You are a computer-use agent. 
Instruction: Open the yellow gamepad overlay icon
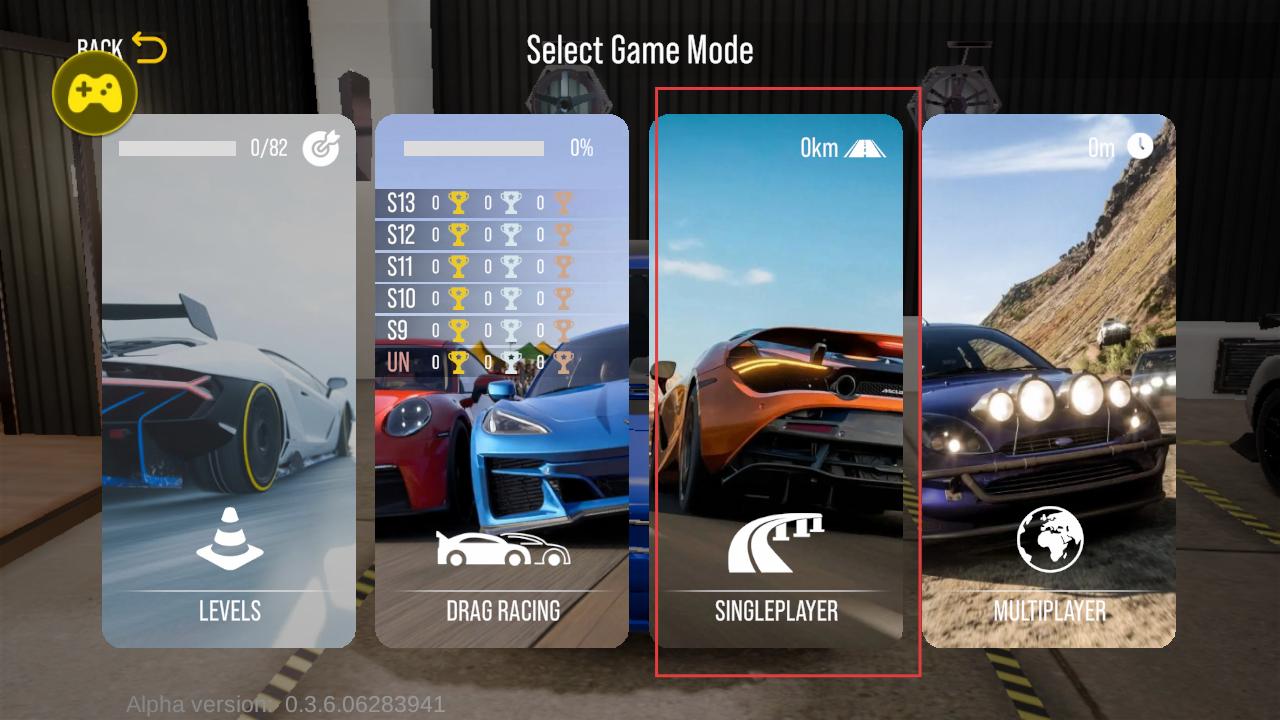click(x=95, y=95)
